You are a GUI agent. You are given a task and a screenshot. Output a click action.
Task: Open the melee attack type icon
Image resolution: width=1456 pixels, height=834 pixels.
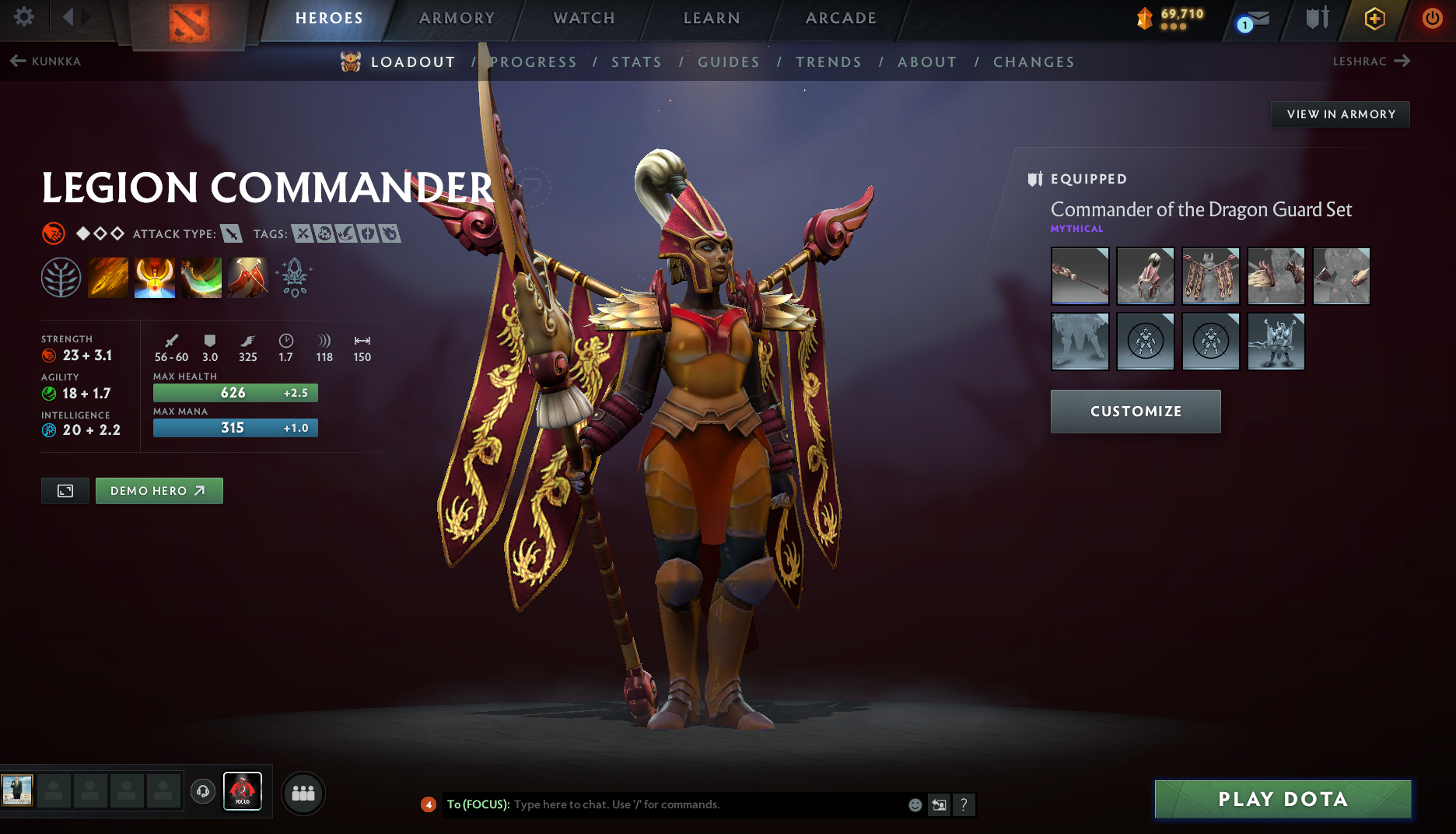[231, 233]
